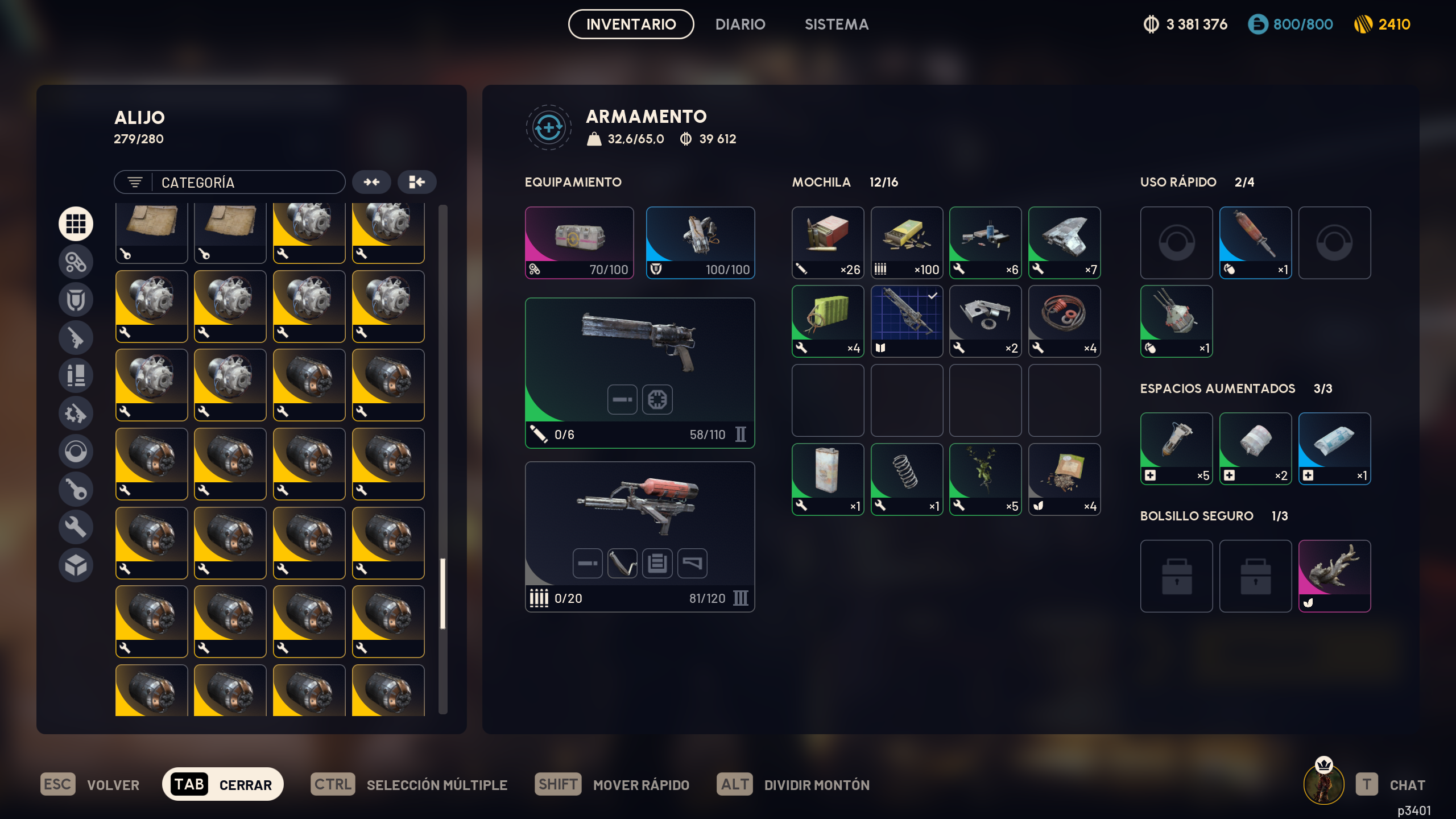Select the coral item in Bolsillo Seguro
The image size is (1456, 819).
tap(1334, 576)
